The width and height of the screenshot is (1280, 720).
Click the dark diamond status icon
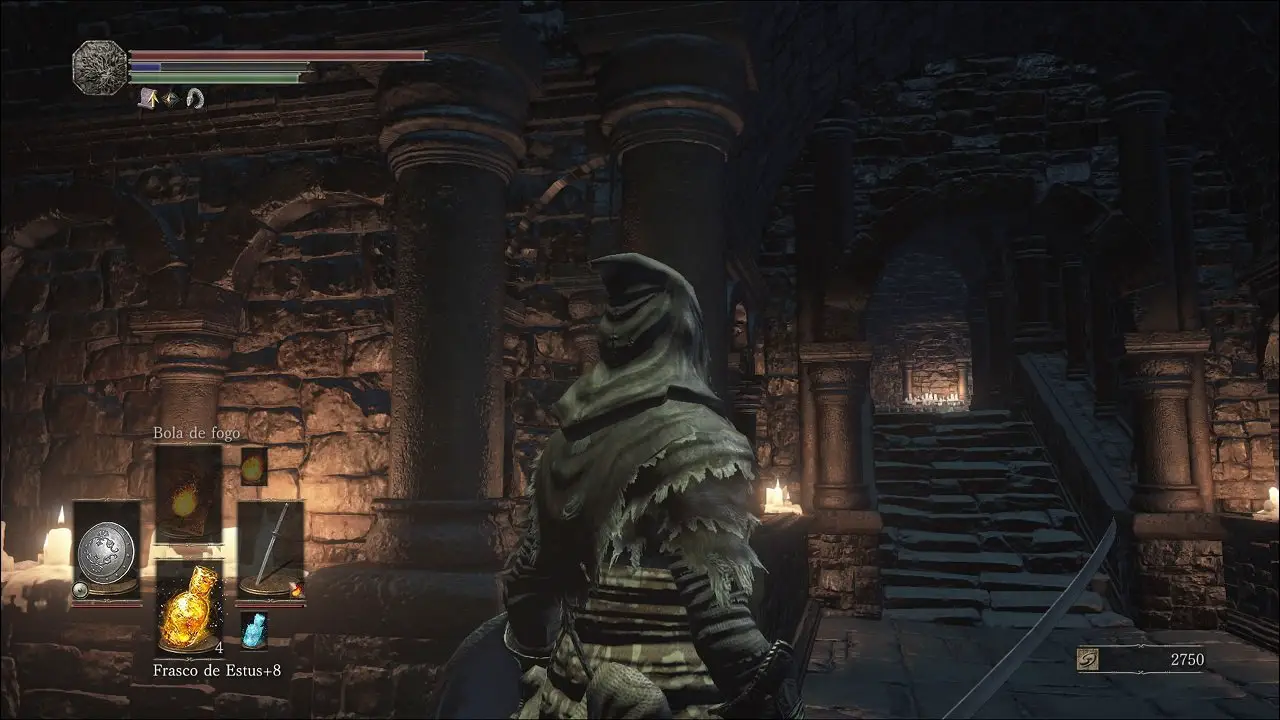point(171,98)
